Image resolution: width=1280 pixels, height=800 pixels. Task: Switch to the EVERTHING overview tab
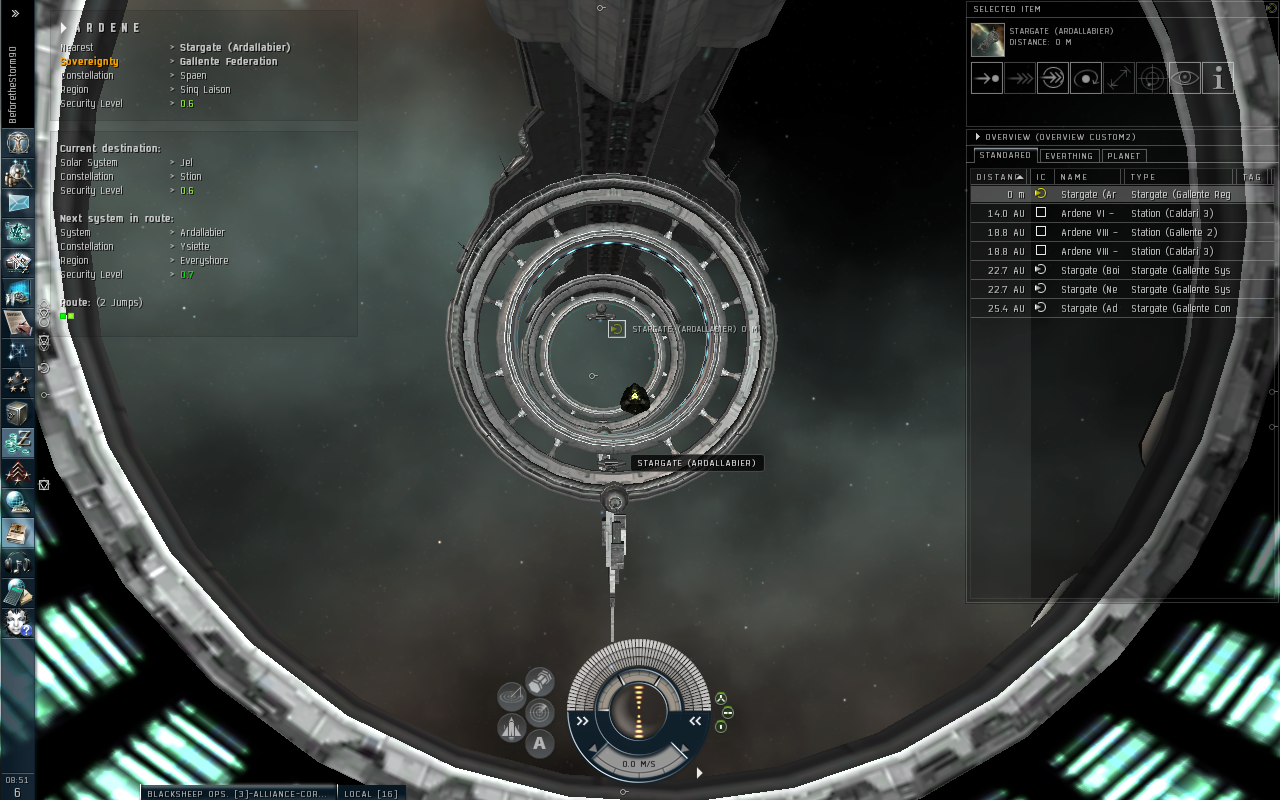[1069, 155]
